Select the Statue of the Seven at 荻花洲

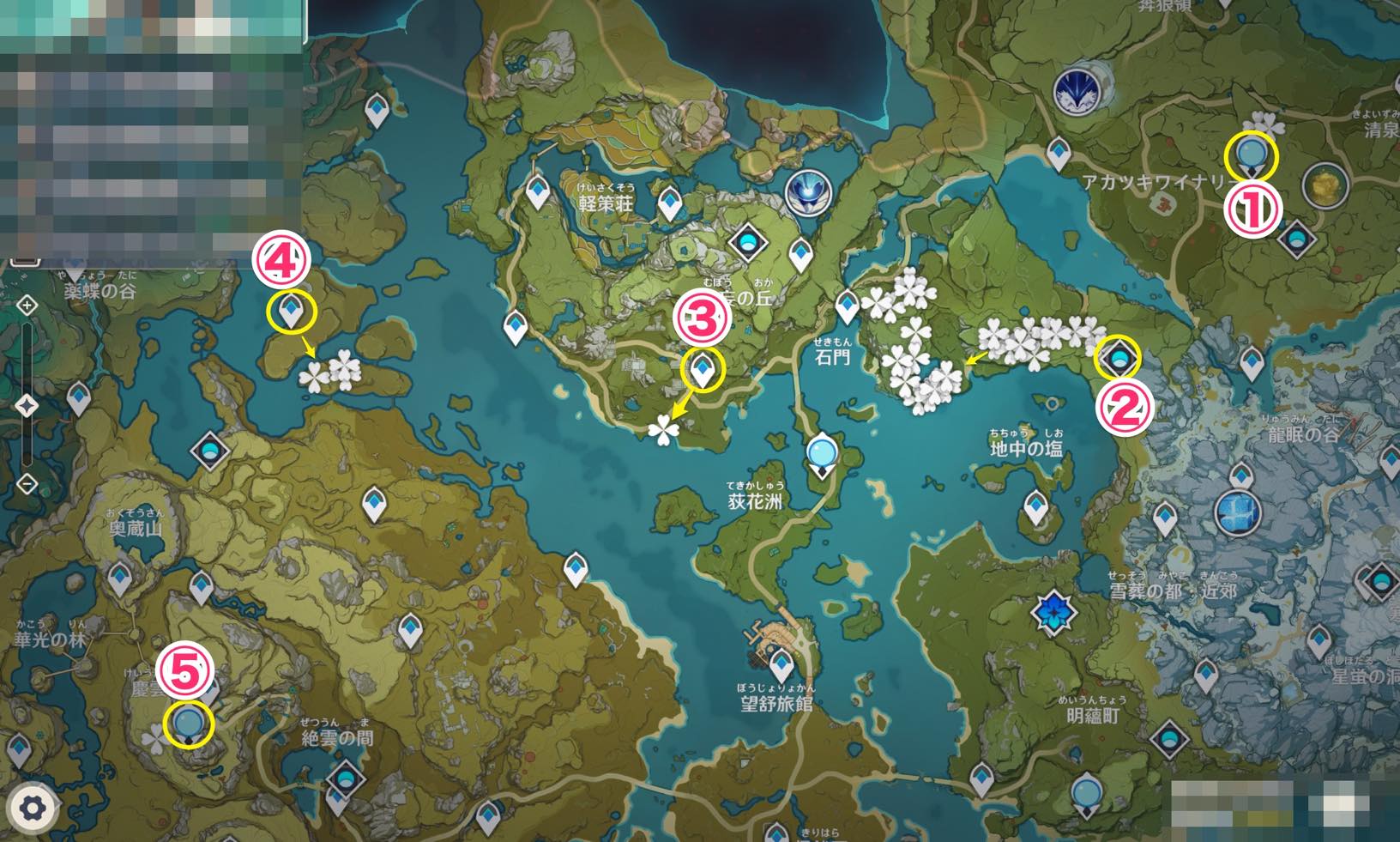(822, 453)
